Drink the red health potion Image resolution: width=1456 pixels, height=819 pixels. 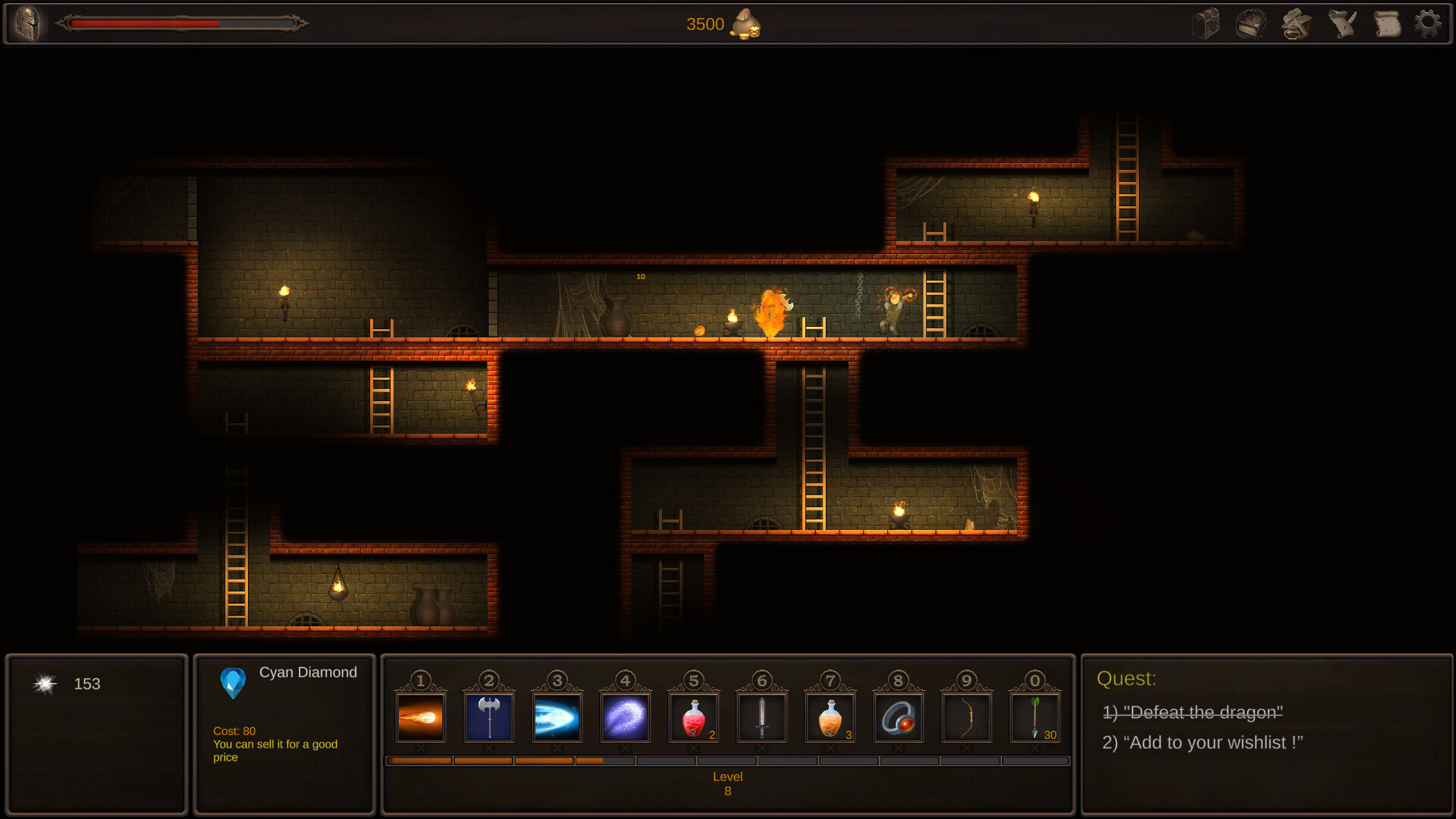(x=693, y=717)
